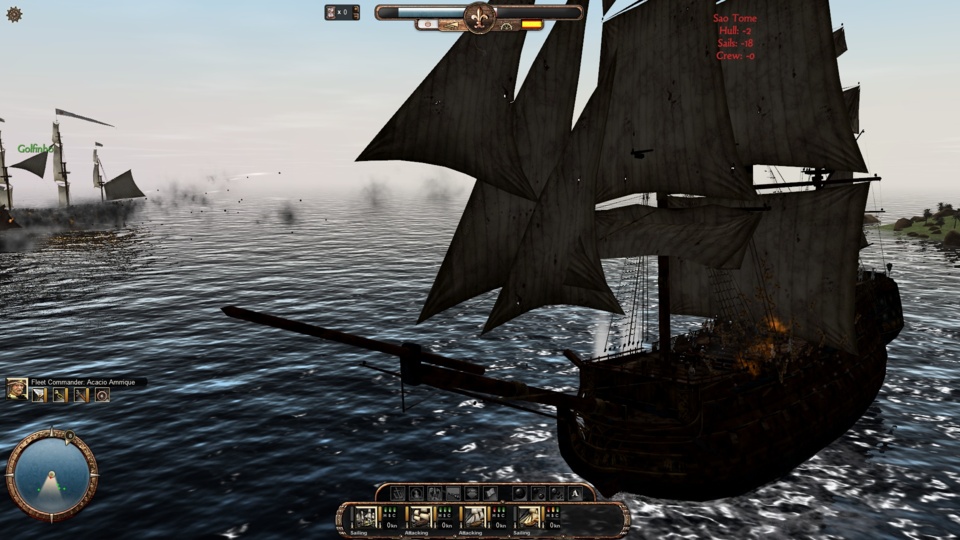Screen dimensions: 960x540
Task: Activate the first commander ability beside the portrait
Action: (39, 395)
